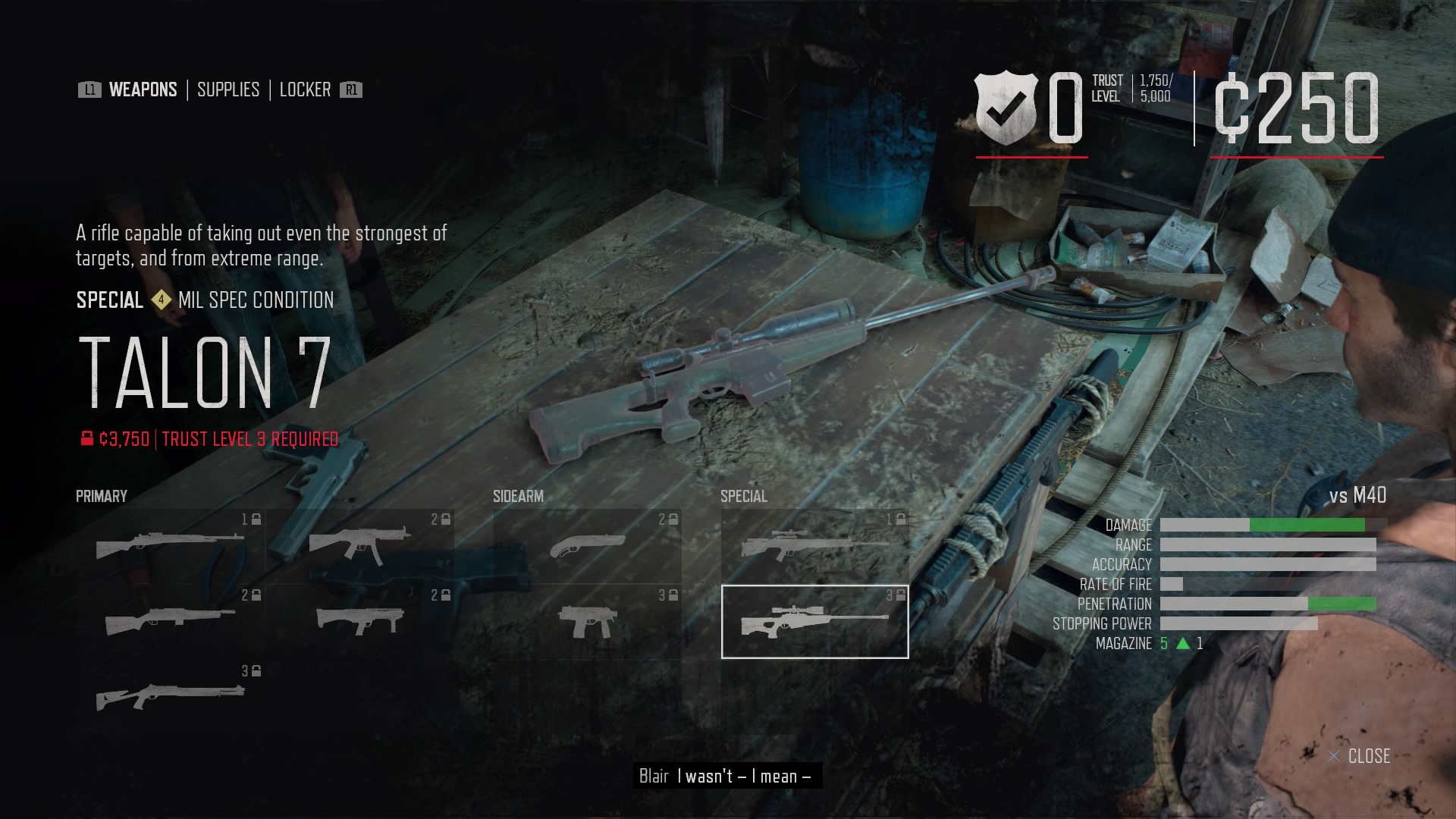This screenshot has height=819, width=1456.
Task: Click the lock icon beside the ¢3,750 price
Action: click(85, 438)
